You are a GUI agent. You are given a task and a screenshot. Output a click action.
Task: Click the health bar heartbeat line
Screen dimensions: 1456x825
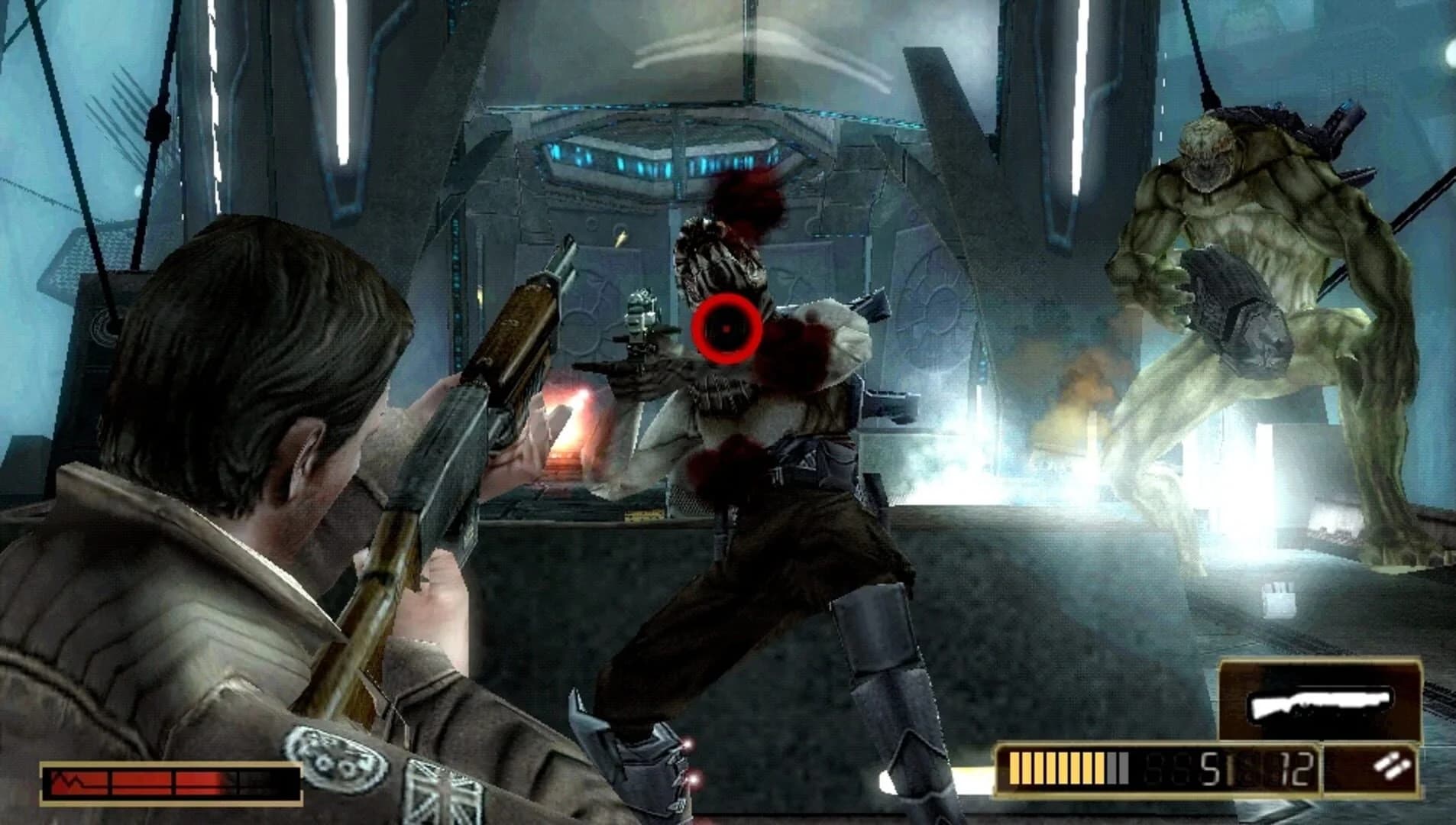coord(69,781)
